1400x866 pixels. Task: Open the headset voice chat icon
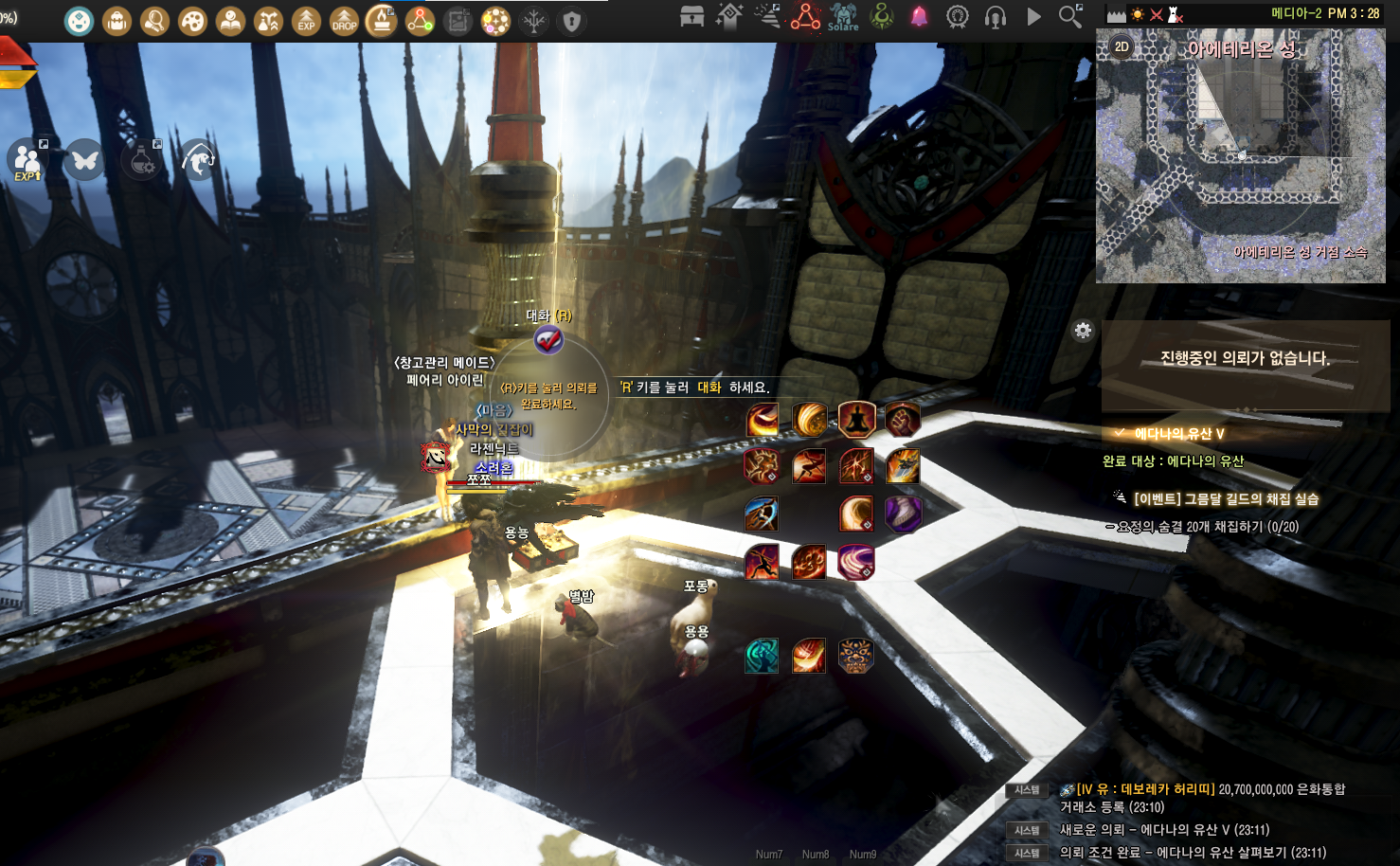coord(996,17)
